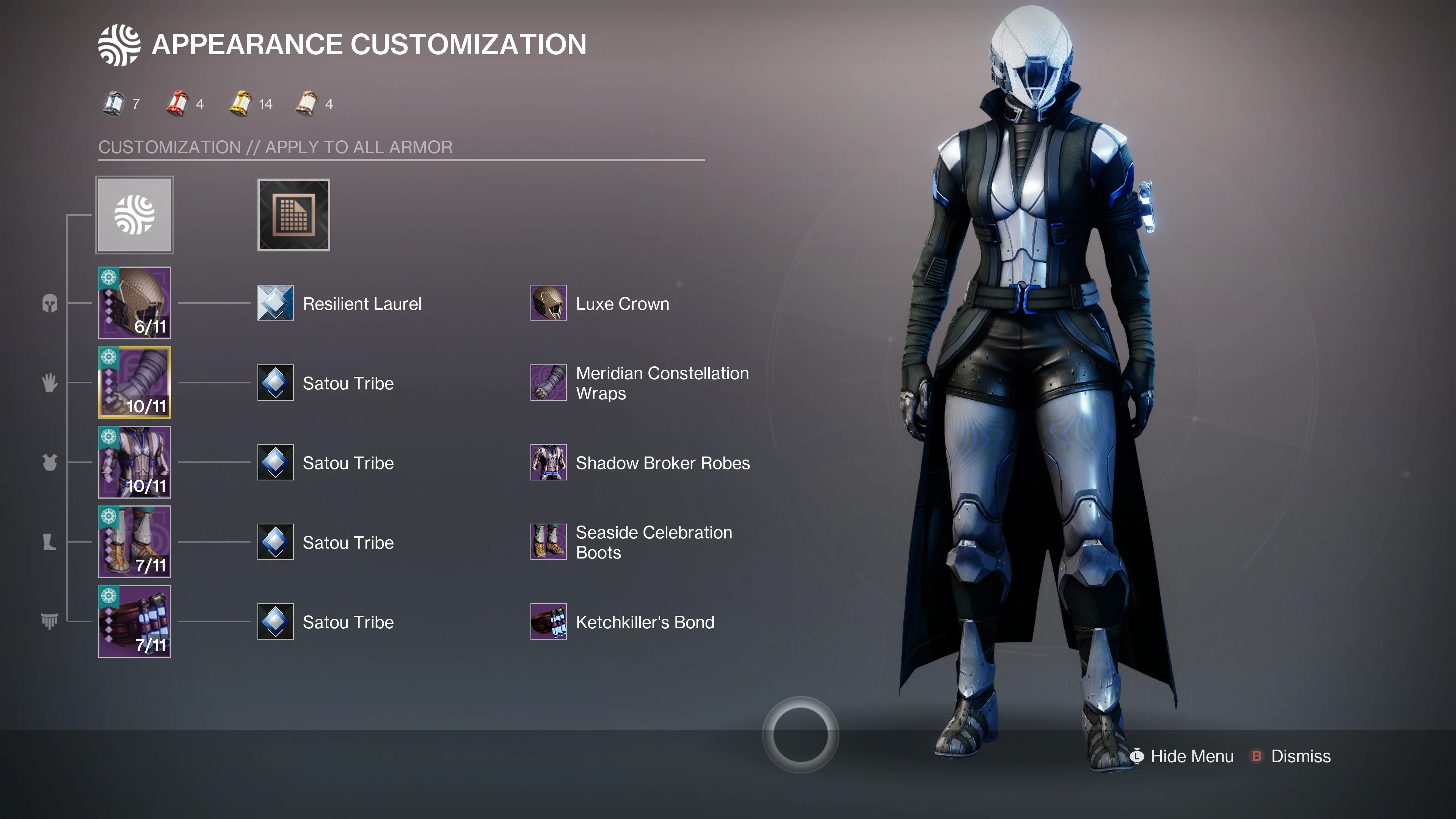Image resolution: width=1456 pixels, height=819 pixels.
Task: Select the leg armor boots slot
Action: [135, 542]
